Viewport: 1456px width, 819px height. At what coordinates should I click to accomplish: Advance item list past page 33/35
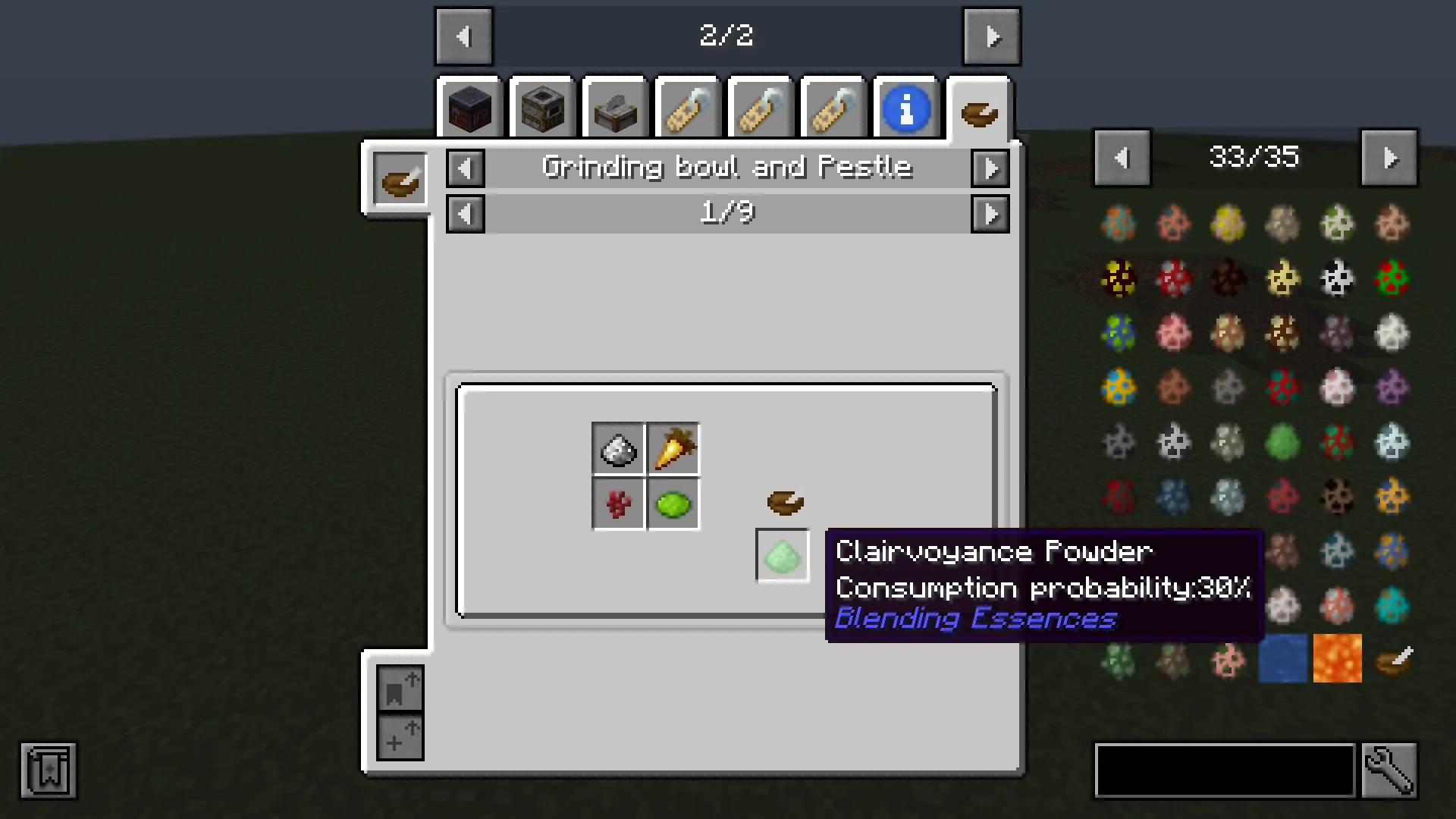pos(1390,157)
